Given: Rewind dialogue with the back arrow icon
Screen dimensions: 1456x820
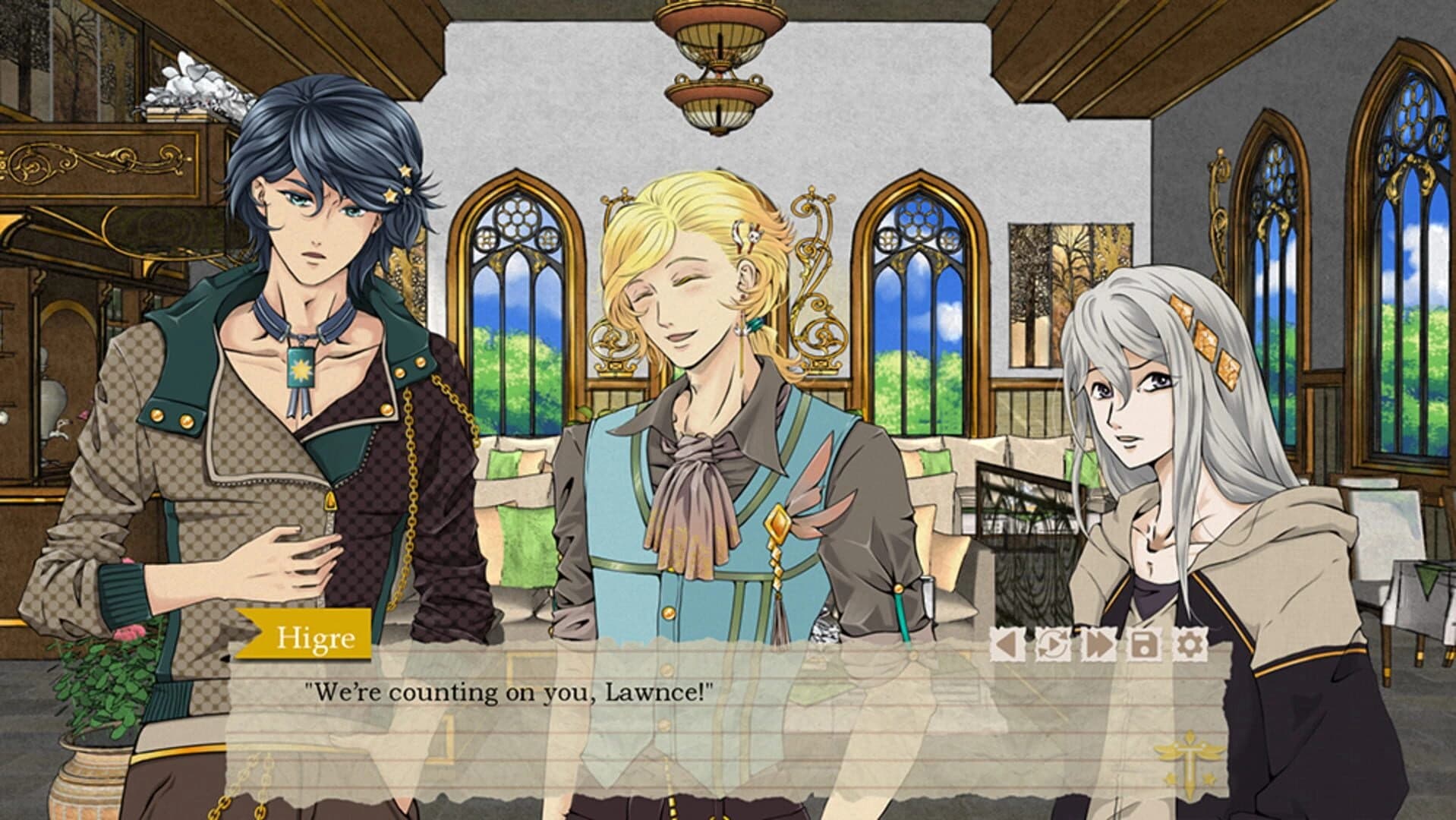Looking at the screenshot, I should click(1006, 645).
